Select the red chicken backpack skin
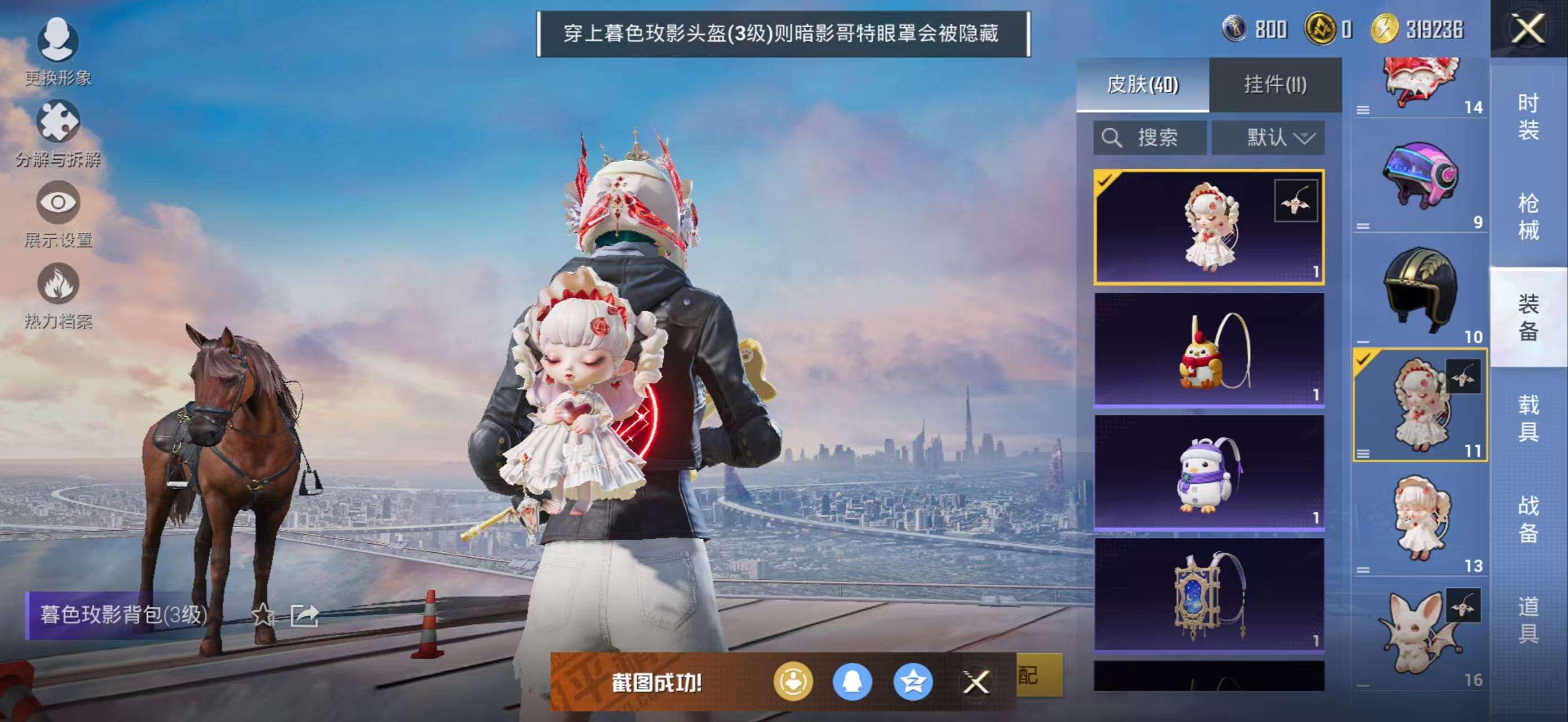 [1208, 350]
